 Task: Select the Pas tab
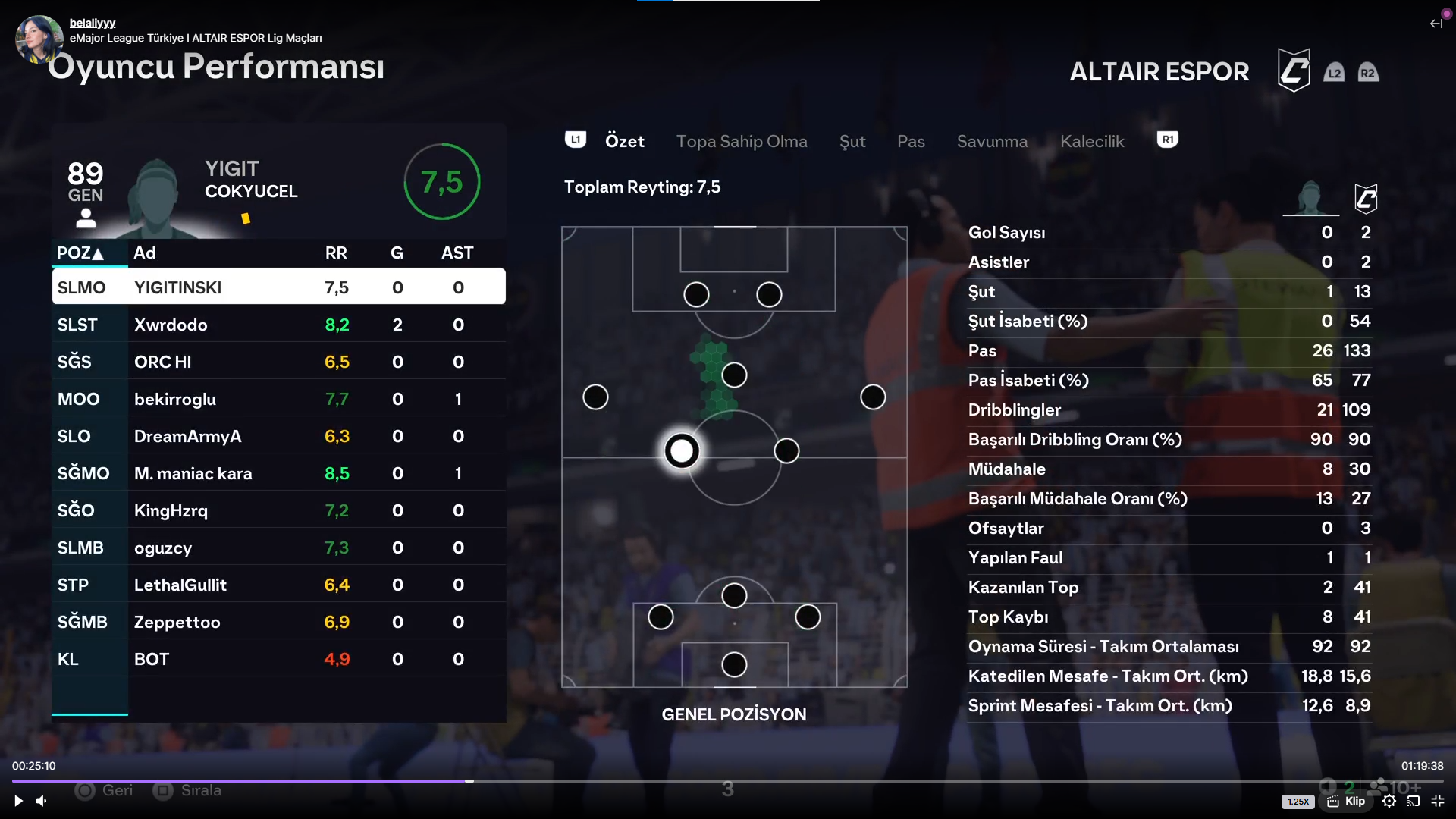tap(910, 141)
